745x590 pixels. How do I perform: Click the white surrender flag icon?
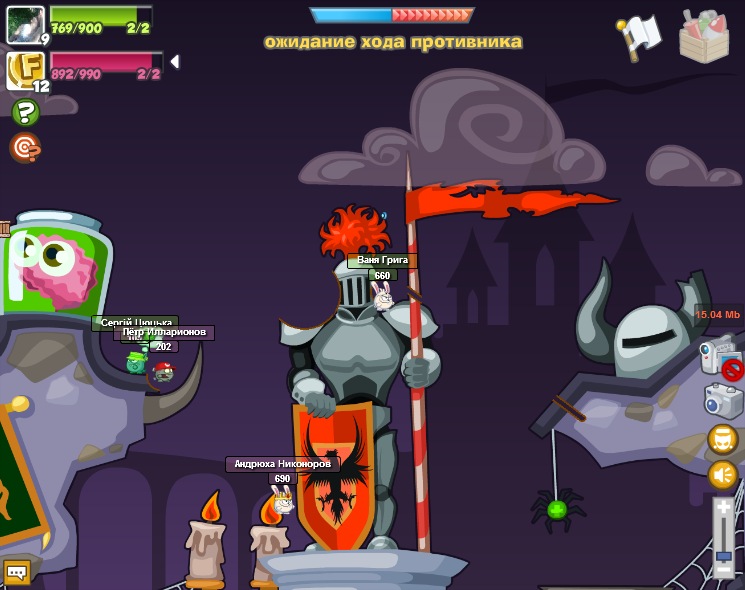tap(639, 37)
